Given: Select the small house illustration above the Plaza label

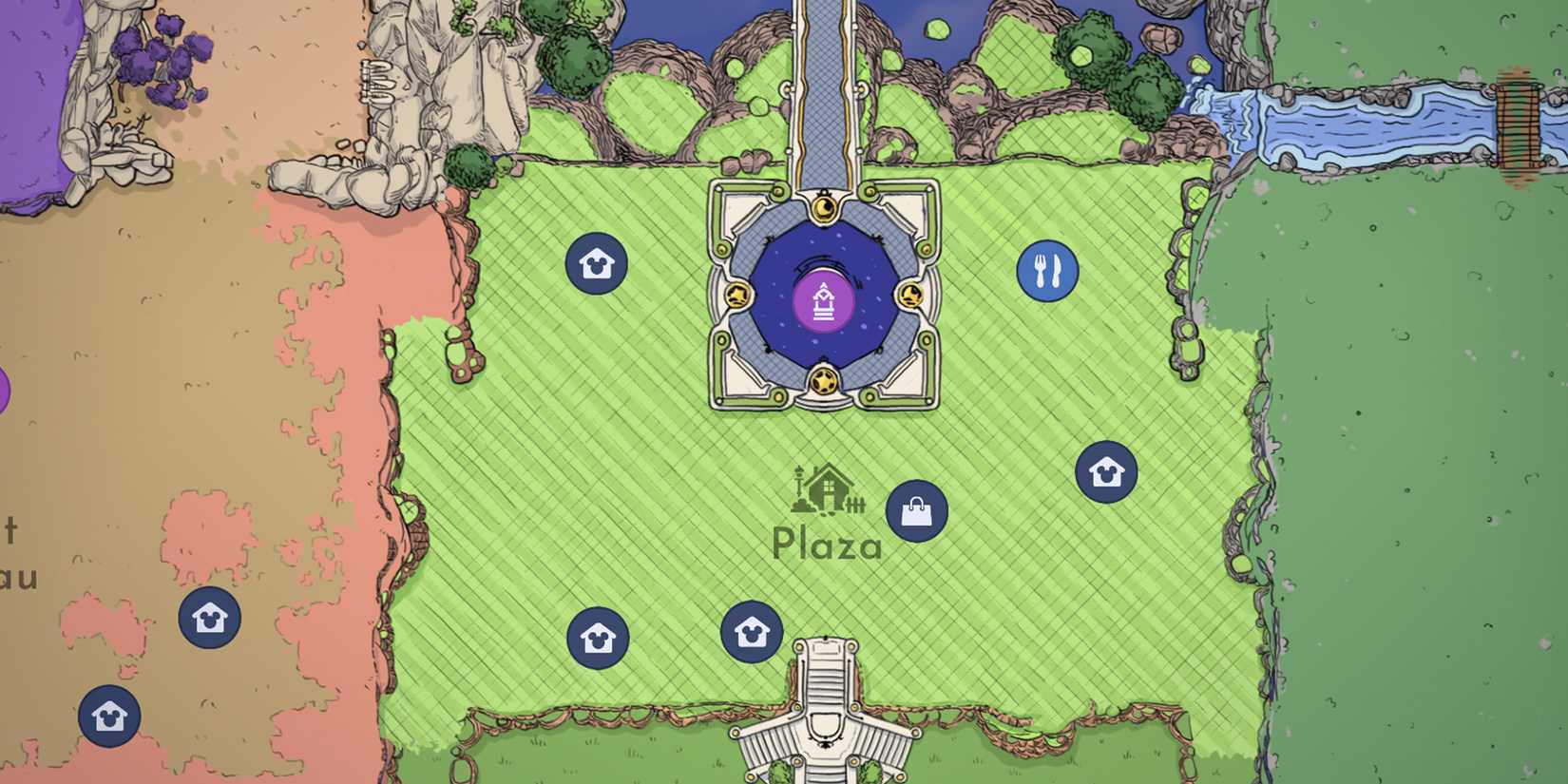Looking at the screenshot, I should coord(826,489).
